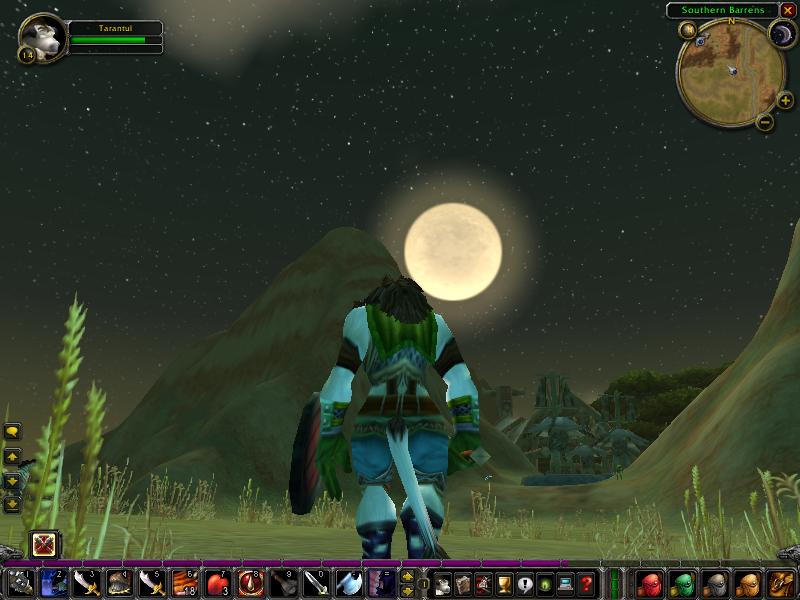
Task: Open the tracking icon beside the minimap
Action: click(x=688, y=30)
